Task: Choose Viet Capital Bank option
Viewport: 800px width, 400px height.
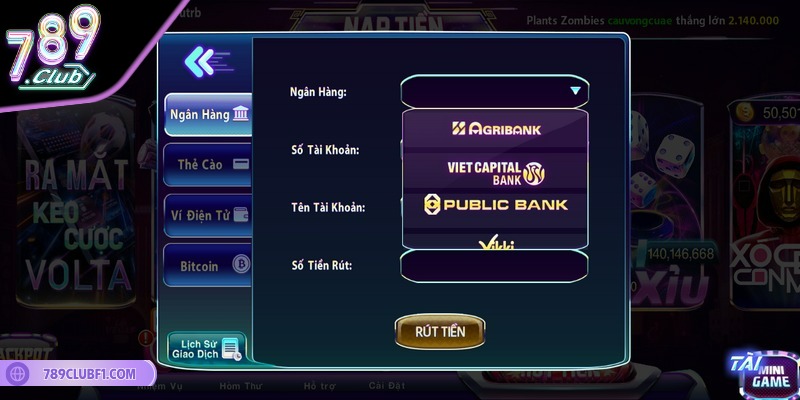Action: pos(496,171)
